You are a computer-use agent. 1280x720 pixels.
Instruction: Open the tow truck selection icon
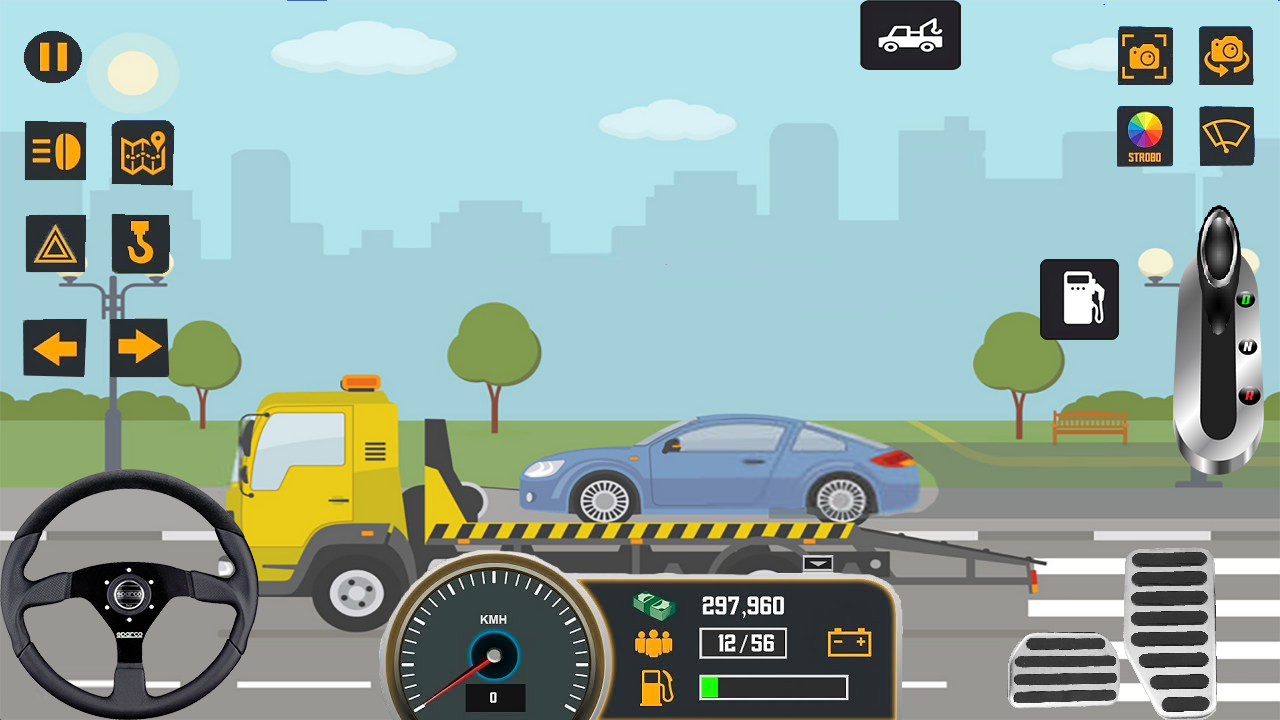click(909, 35)
